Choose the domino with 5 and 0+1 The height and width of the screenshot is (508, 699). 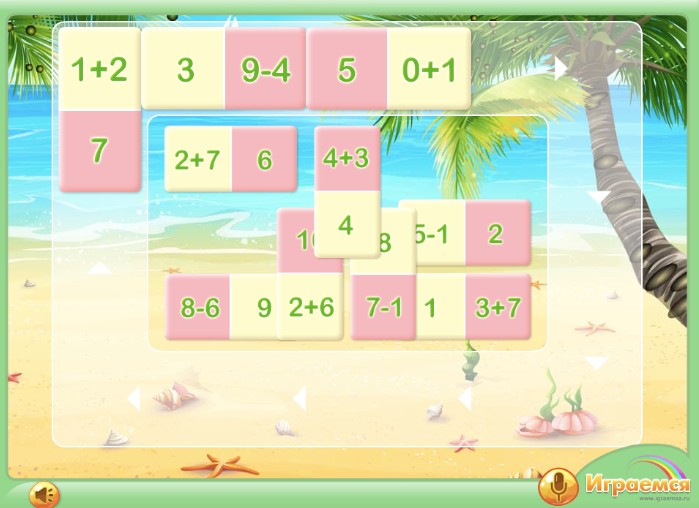(388, 69)
